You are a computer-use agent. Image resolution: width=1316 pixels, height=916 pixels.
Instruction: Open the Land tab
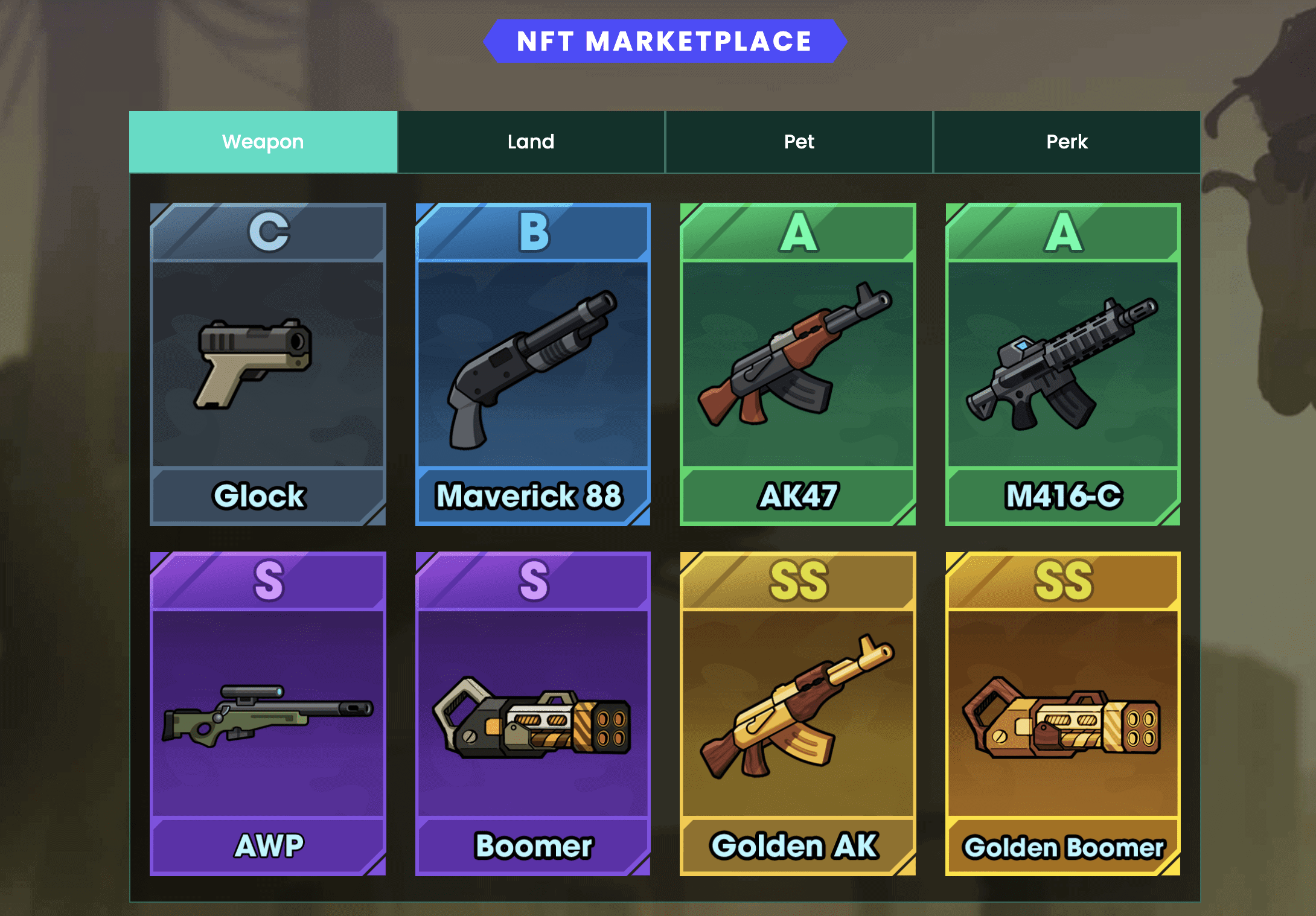[x=531, y=142]
